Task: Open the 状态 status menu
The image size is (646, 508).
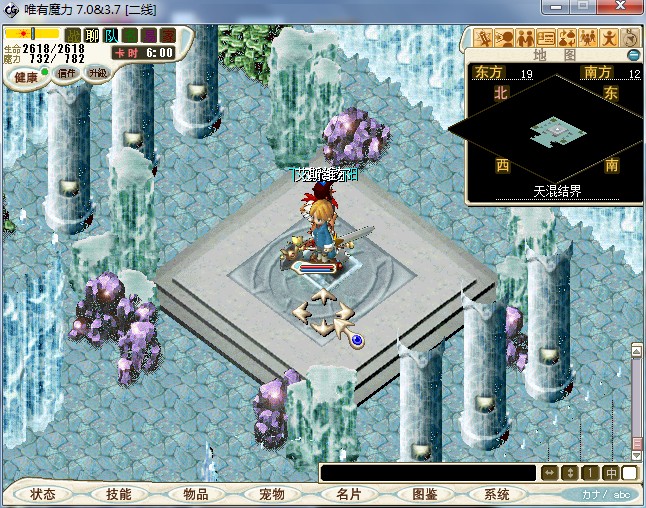Action: pos(43,494)
